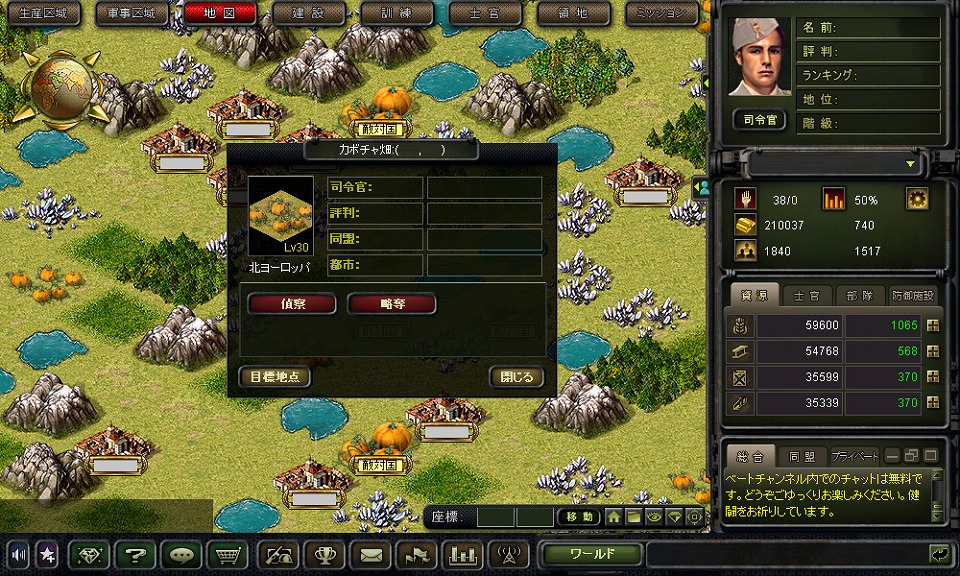Click the 司令官 commander button
960x576 pixels.
[760, 120]
